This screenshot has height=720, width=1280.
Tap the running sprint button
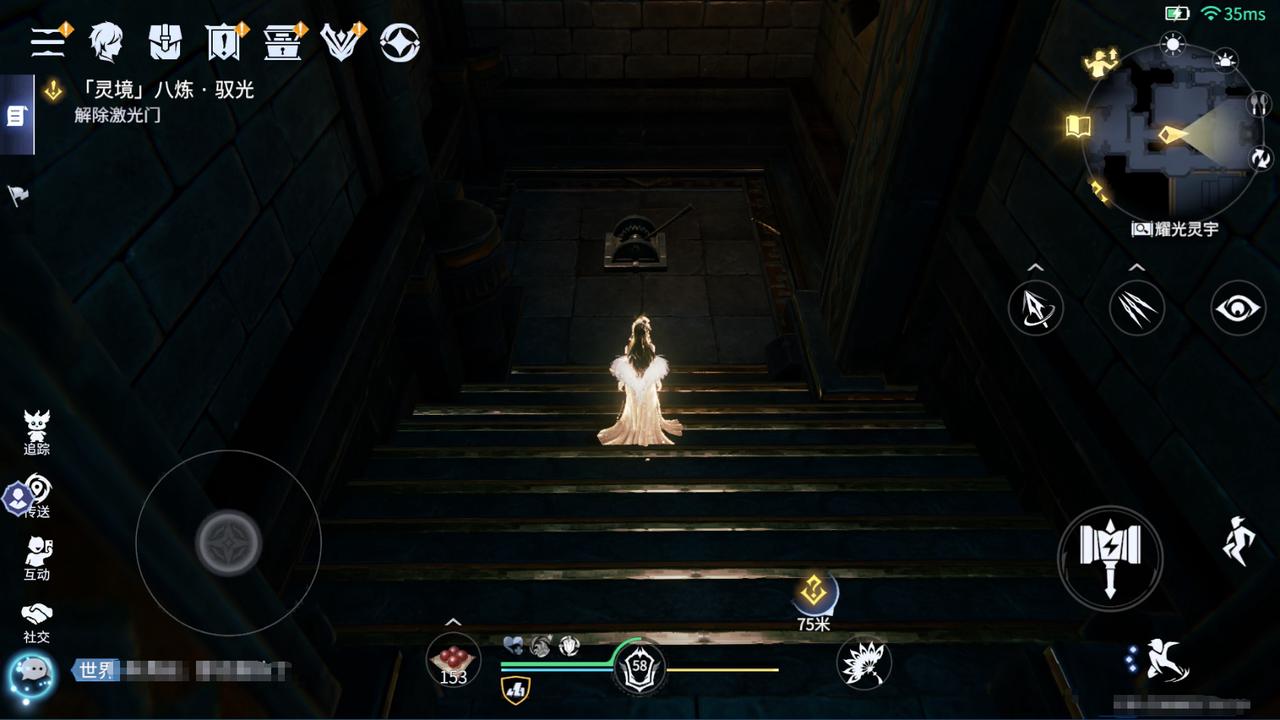pos(1239,541)
